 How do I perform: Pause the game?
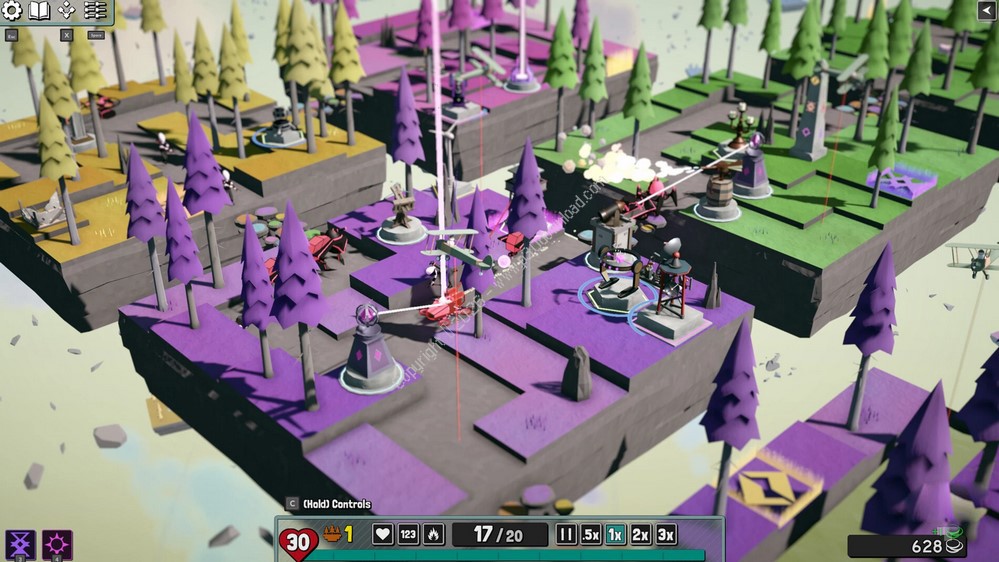(566, 534)
